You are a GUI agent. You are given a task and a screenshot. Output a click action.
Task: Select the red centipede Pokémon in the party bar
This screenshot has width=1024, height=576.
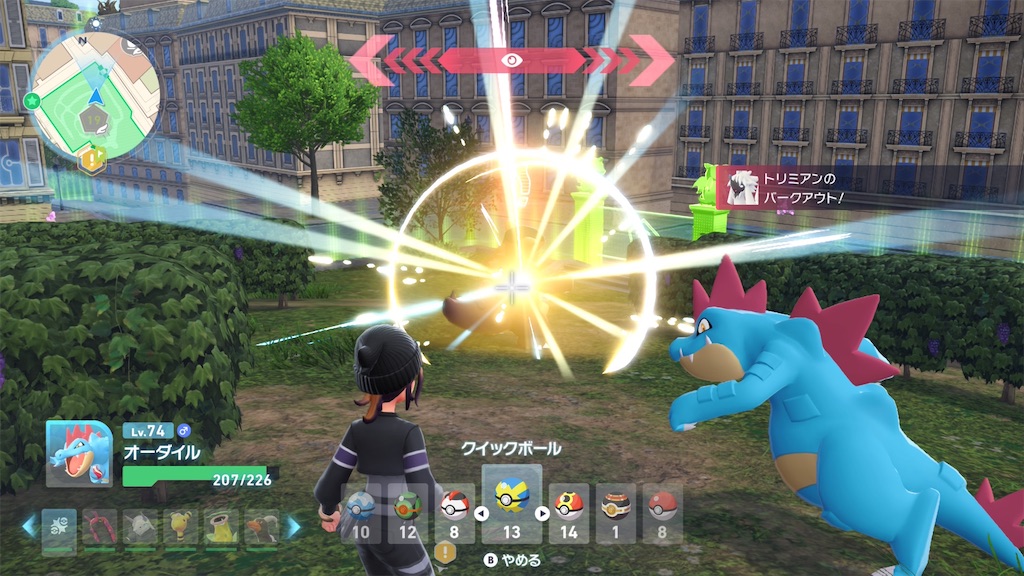tap(99, 526)
